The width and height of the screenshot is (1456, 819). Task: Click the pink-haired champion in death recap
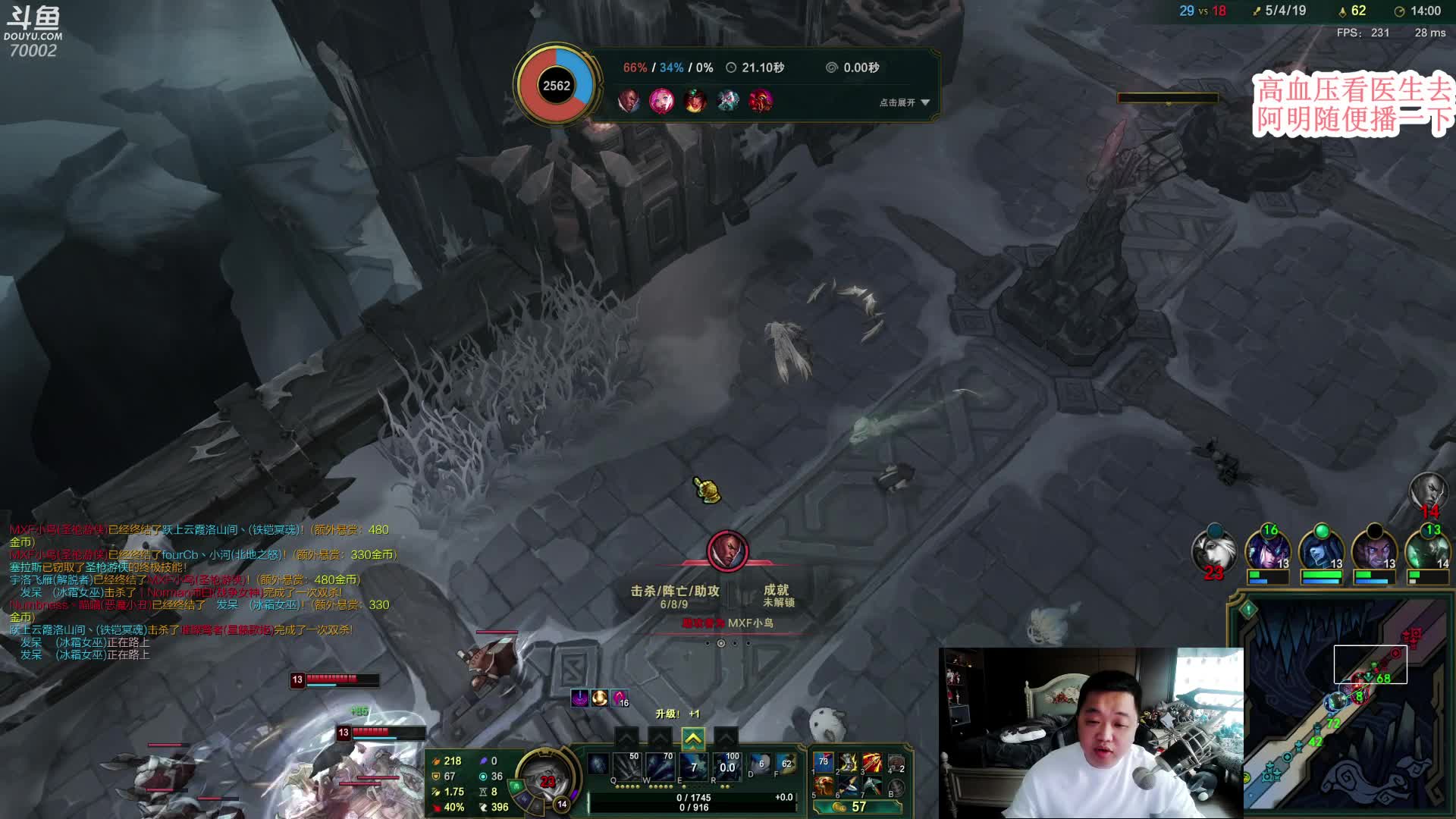click(x=661, y=101)
